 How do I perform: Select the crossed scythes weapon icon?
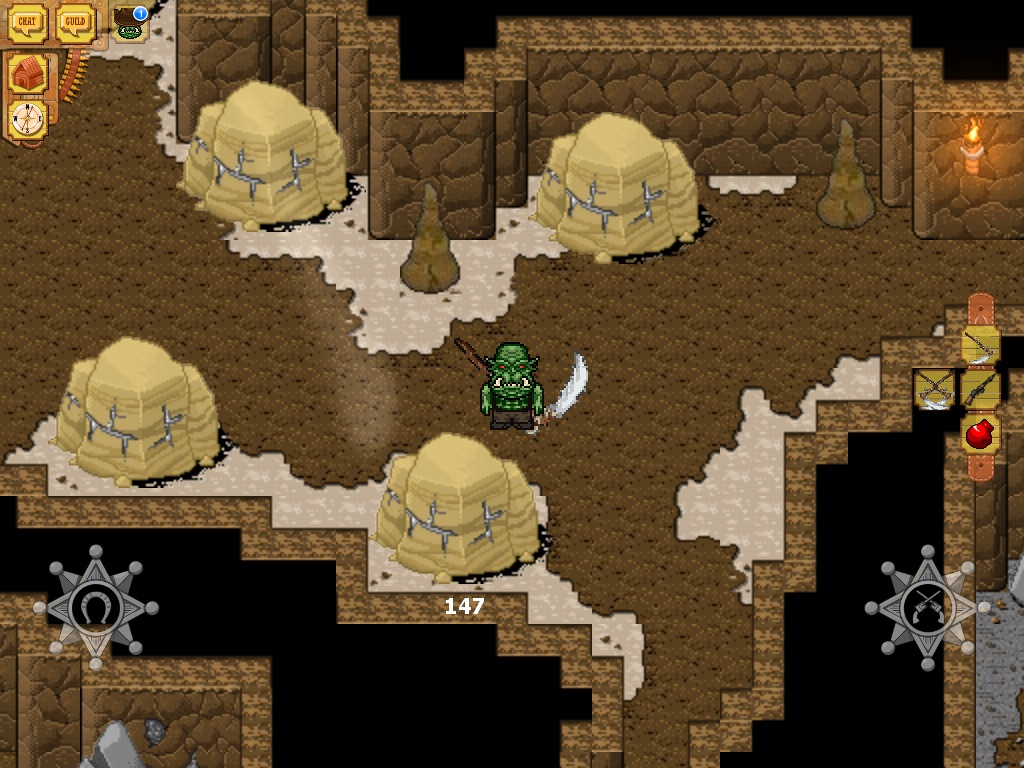tap(935, 389)
